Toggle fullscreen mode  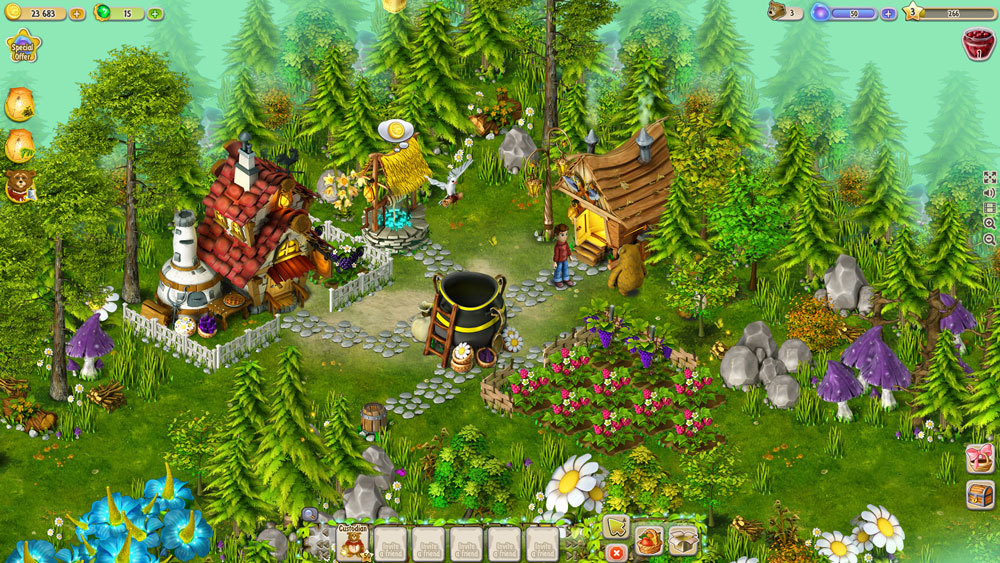click(989, 177)
